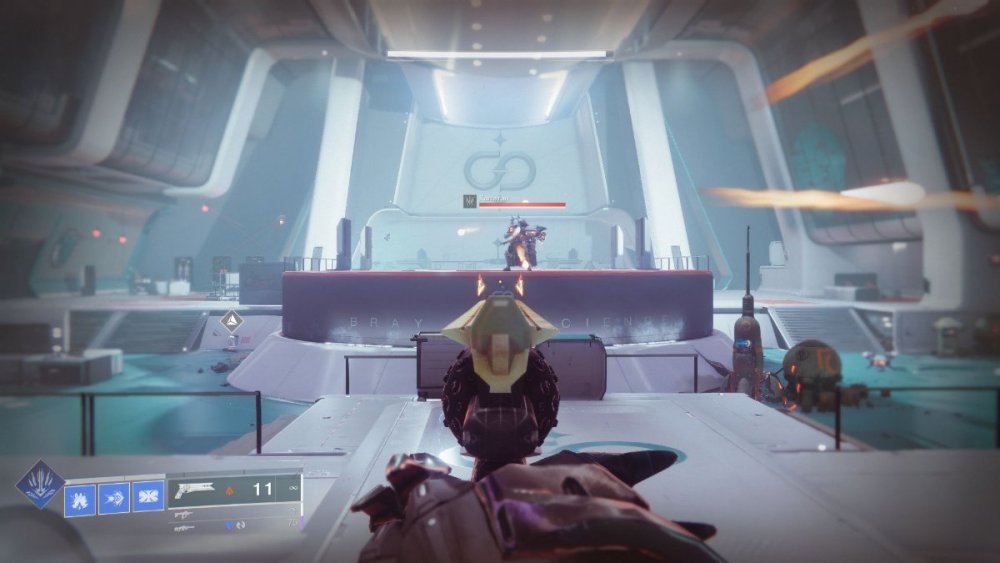Trigger the melee ability icon
The image size is (1000, 563).
coord(115,496)
